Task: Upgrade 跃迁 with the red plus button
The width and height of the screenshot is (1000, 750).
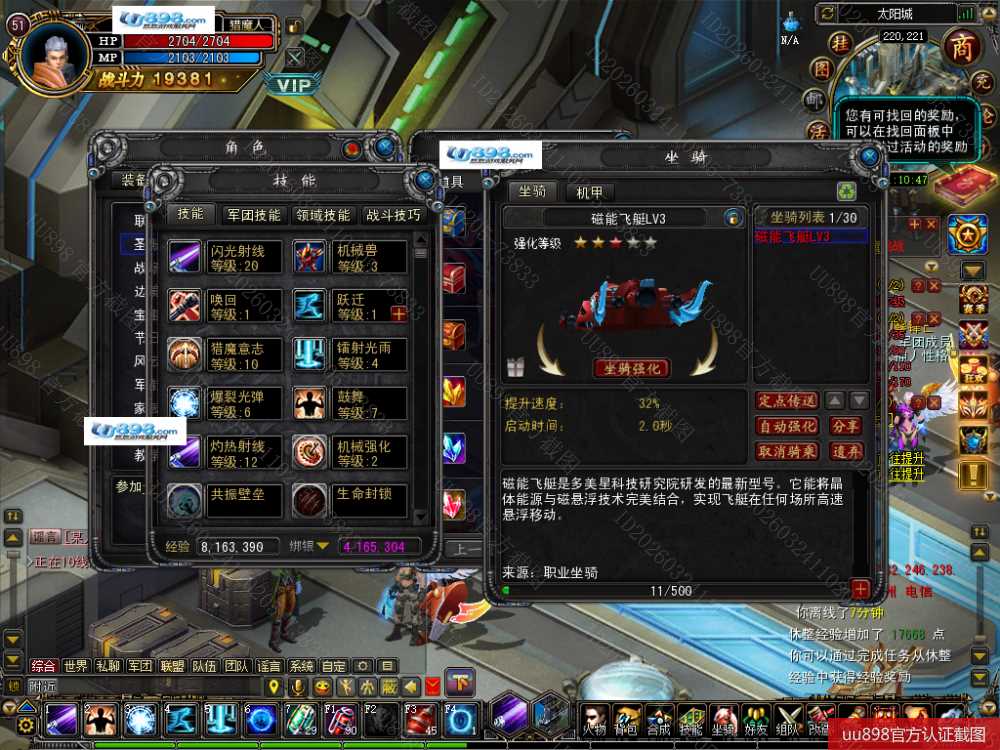Action: [x=398, y=314]
